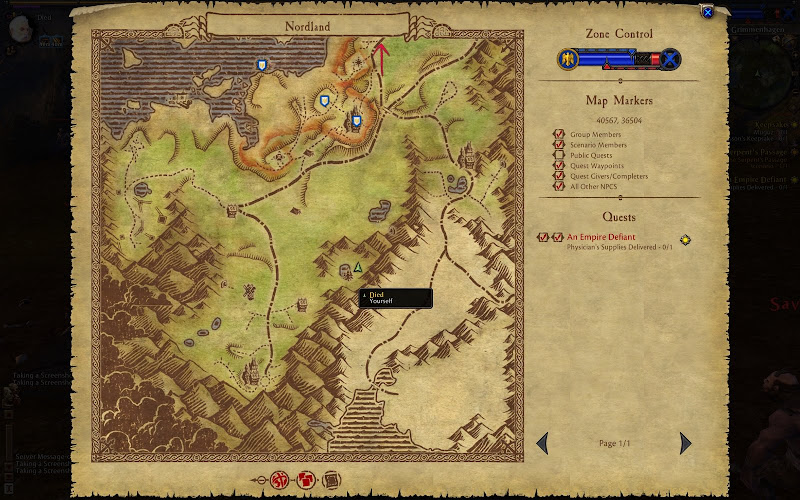Enable the Public Quests map marker
This screenshot has width=800, height=500.
point(560,155)
